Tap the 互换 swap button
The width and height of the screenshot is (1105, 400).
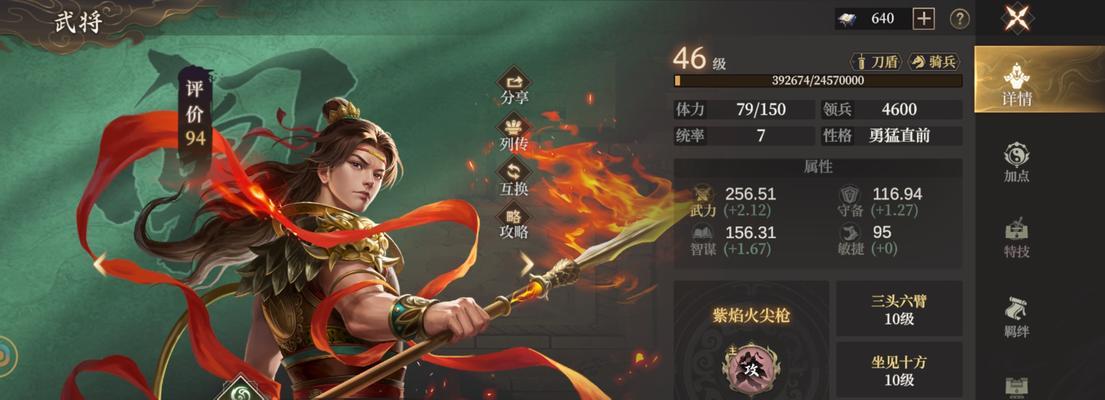(x=515, y=178)
